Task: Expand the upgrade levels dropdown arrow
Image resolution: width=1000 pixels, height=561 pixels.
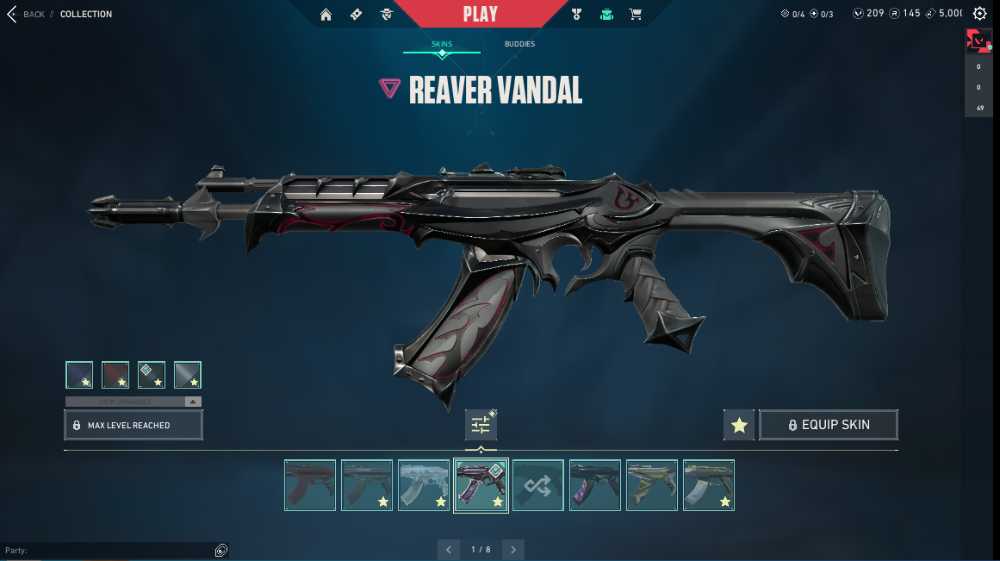Action: pos(193,401)
